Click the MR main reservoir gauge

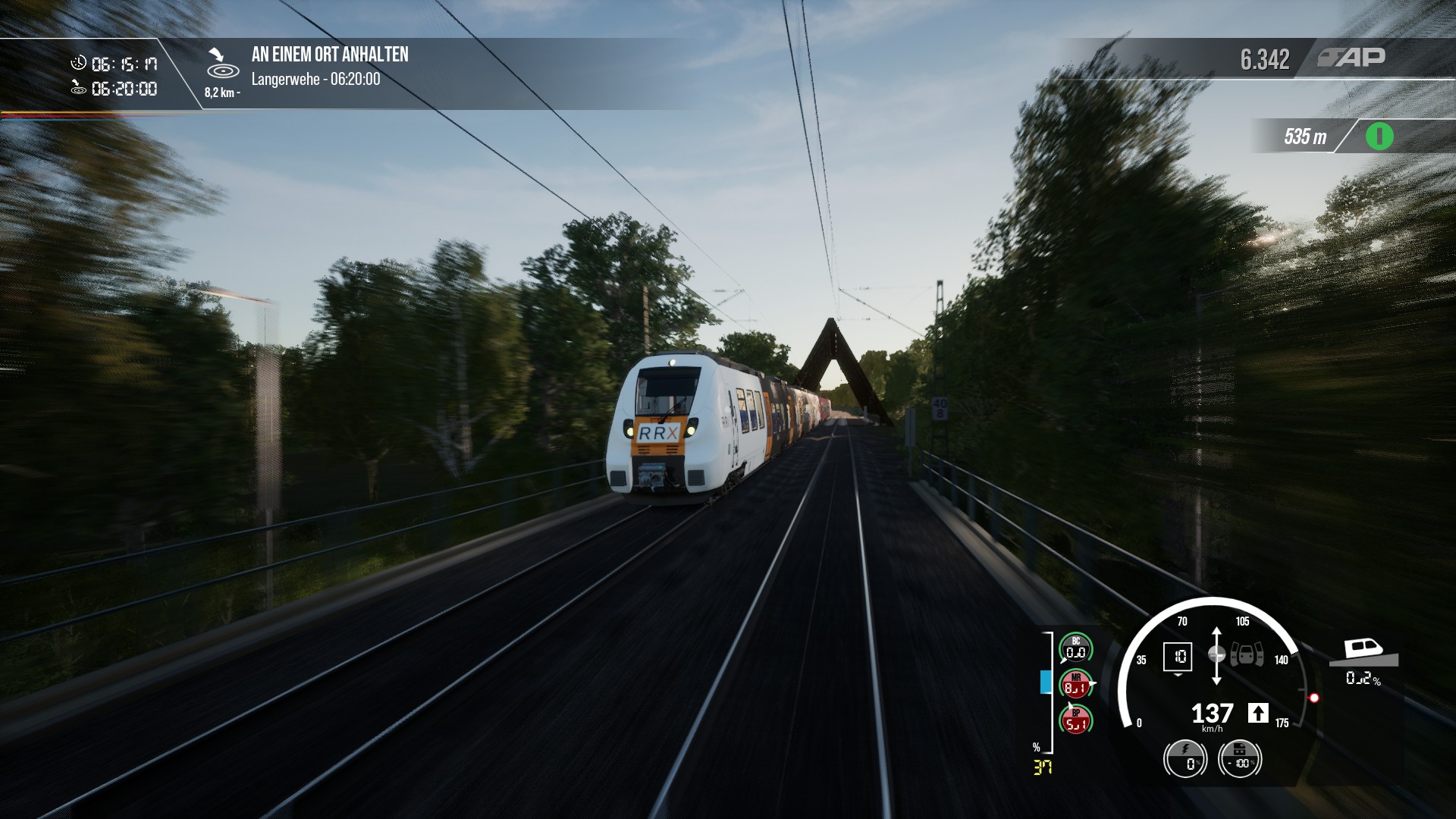[x=1075, y=685]
